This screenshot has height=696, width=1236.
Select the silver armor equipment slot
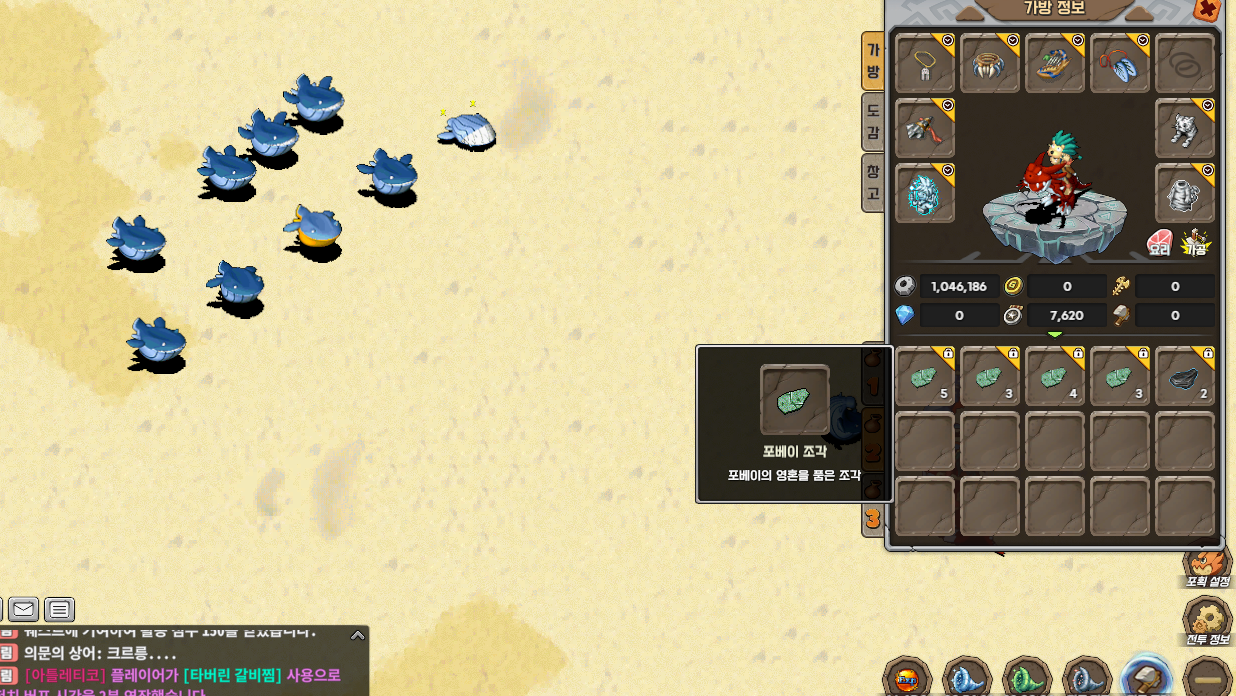(1185, 193)
